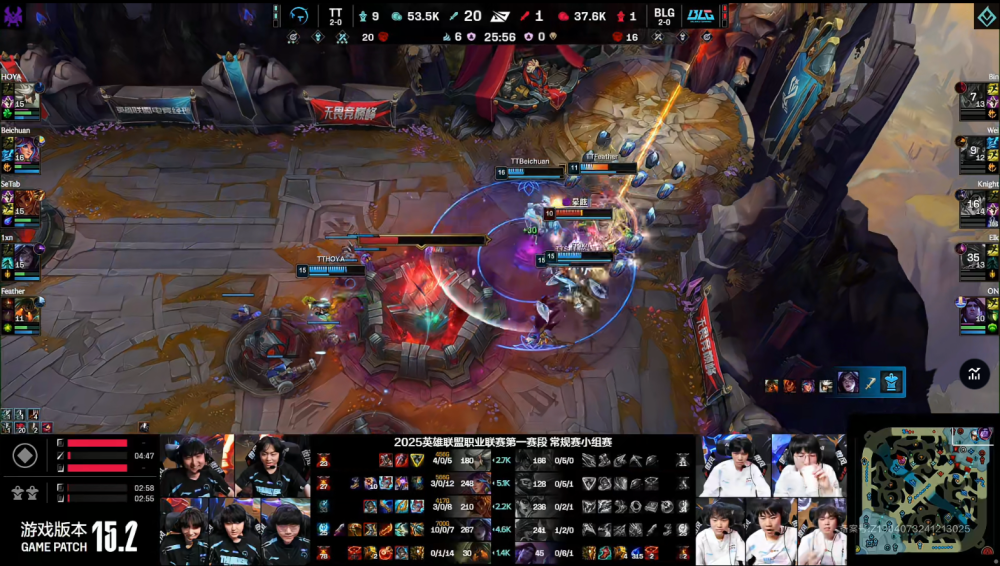Select the BLG players' webcam panel
Viewport: 1000px width, 566px height.
[771, 498]
